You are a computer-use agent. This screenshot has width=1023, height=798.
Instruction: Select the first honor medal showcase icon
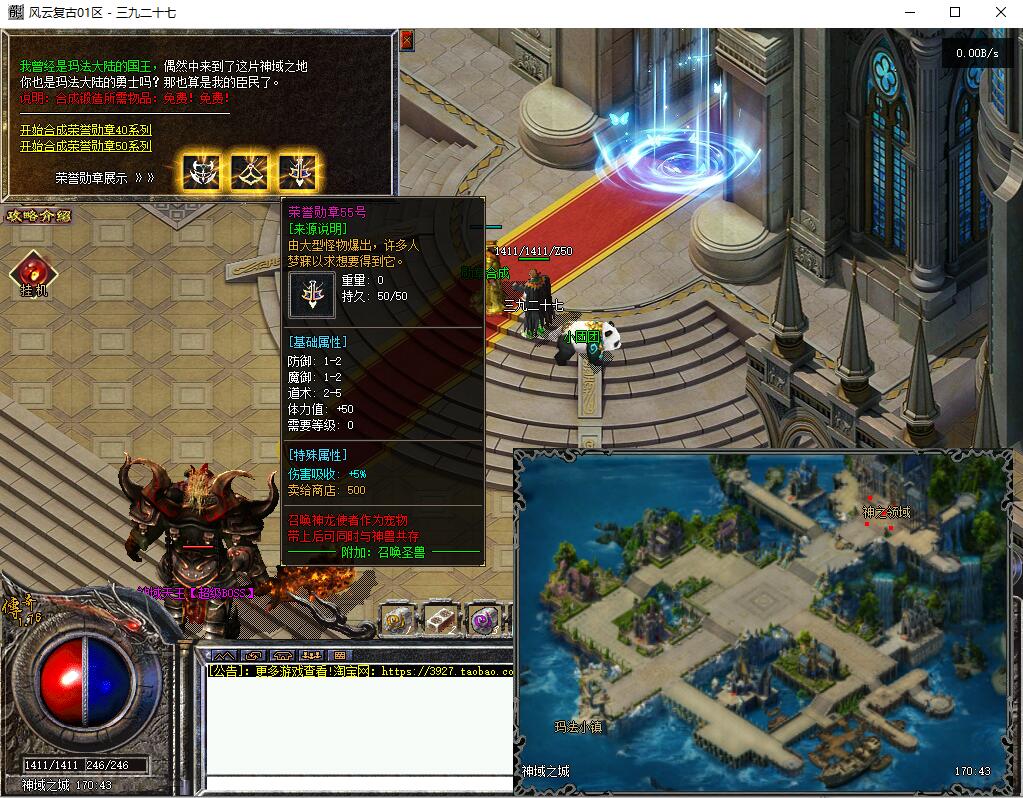coord(201,172)
